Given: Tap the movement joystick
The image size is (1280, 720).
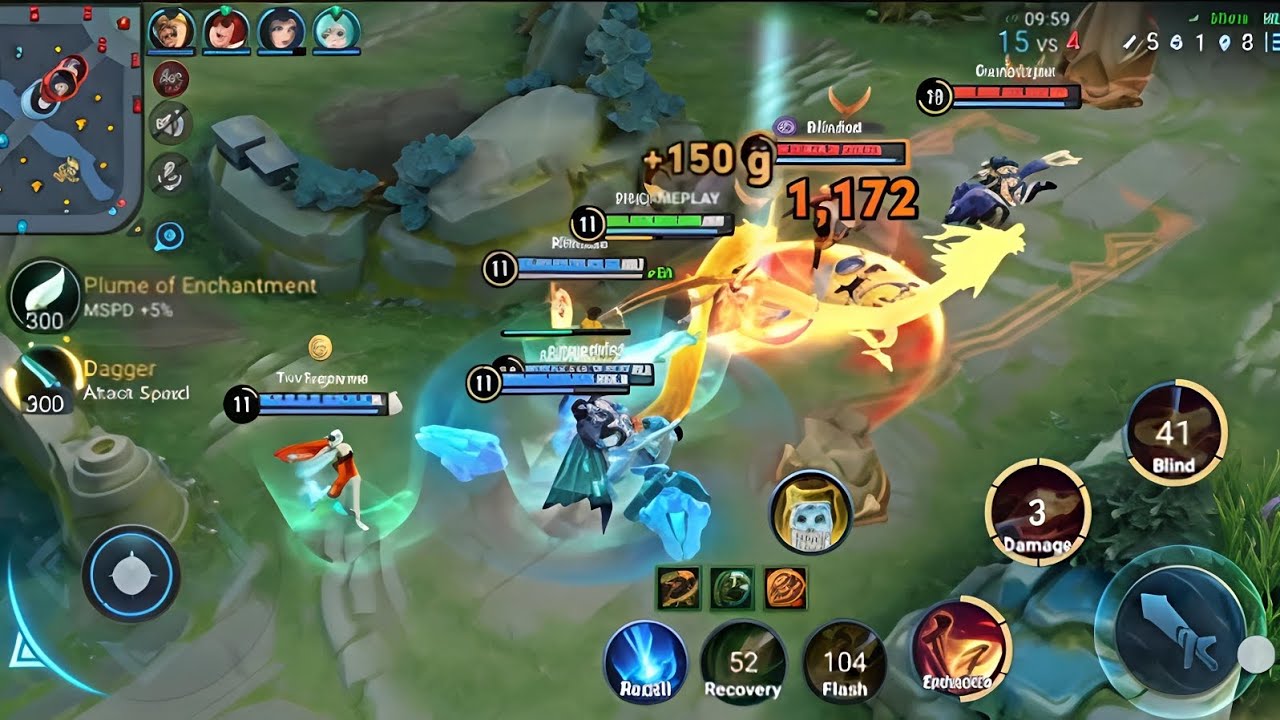Looking at the screenshot, I should click(130, 574).
